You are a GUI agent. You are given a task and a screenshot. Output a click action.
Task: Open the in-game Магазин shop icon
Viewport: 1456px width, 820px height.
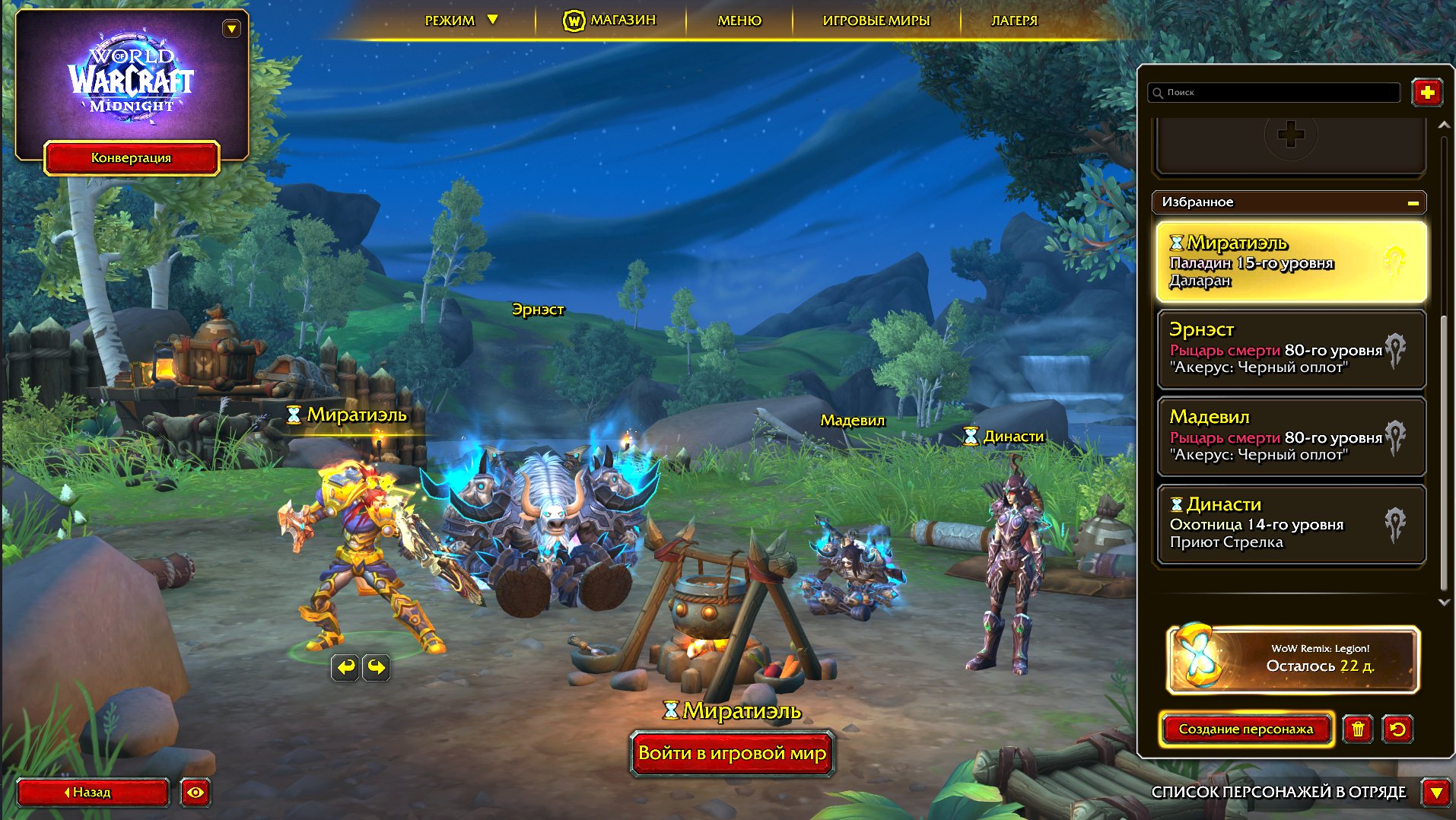click(x=573, y=21)
